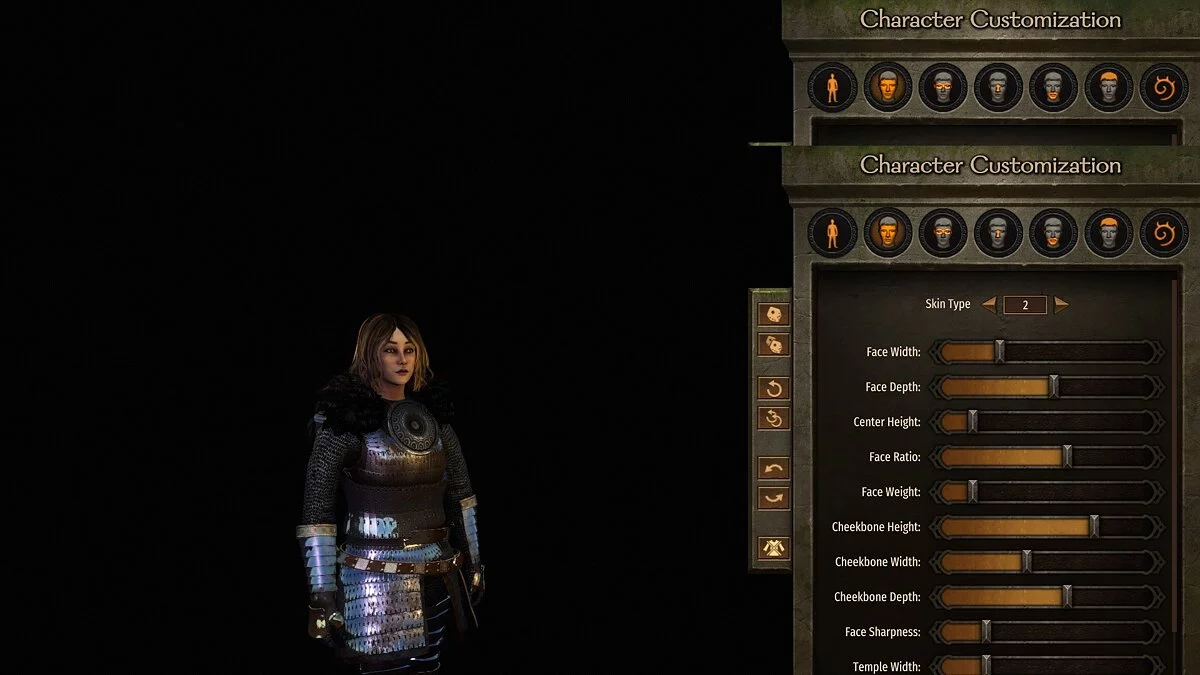Redo the last change
Screen dimensions: 1200x675
point(774,498)
